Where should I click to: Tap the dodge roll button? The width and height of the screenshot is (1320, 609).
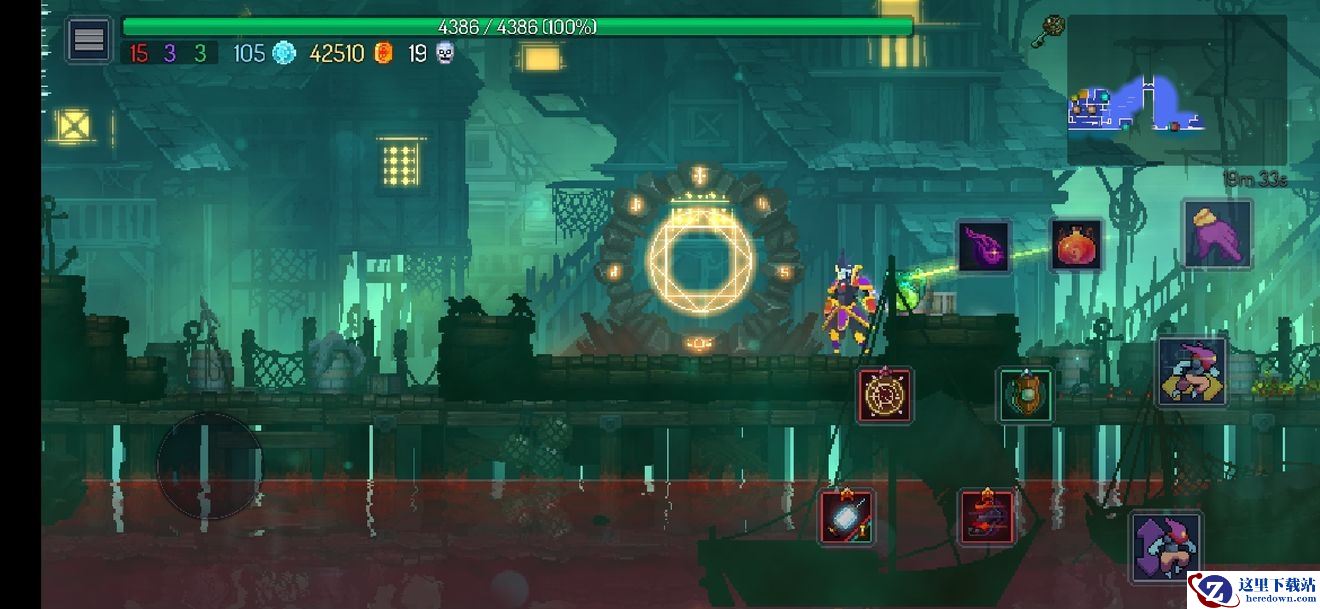pos(1192,372)
